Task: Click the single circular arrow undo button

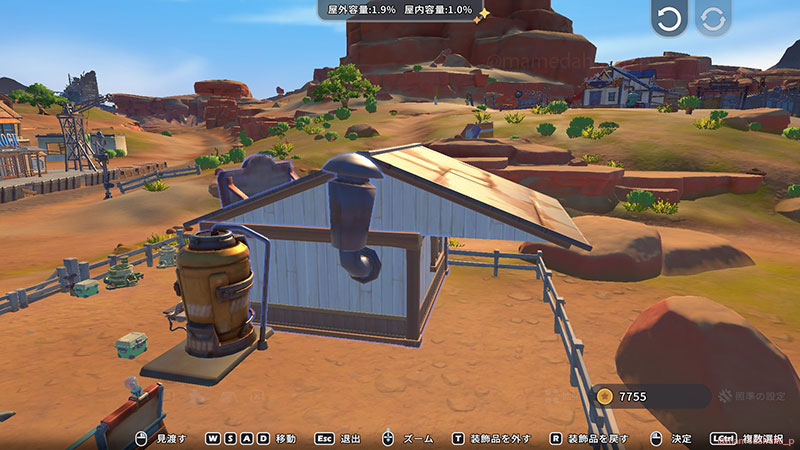Action: 669,19
